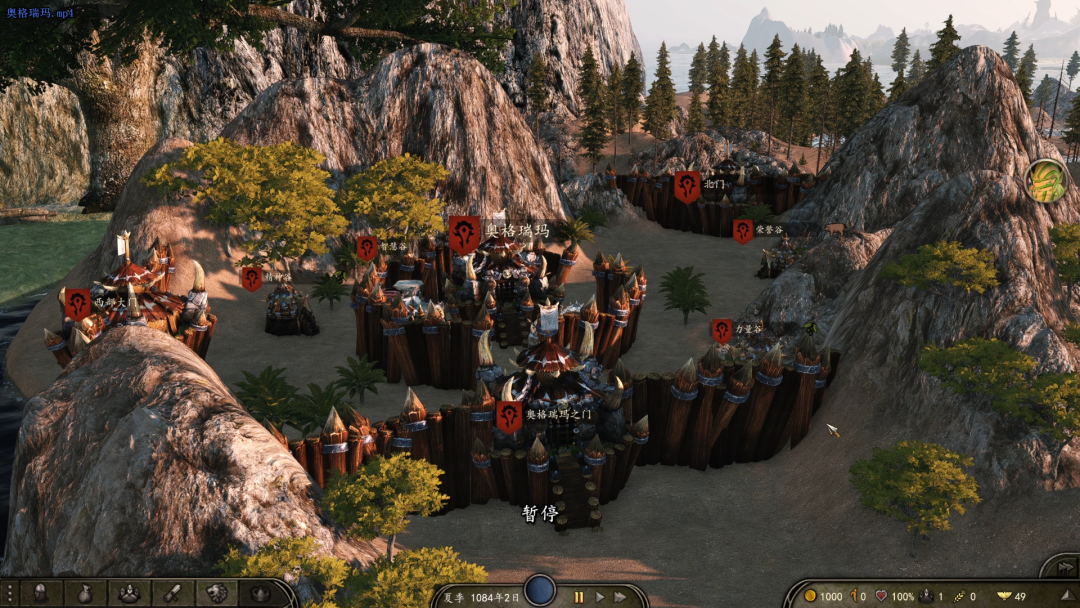Image resolution: width=1080 pixels, height=608 pixels.
Task: Set time to fast-forward speed
Action: [x=621, y=597]
